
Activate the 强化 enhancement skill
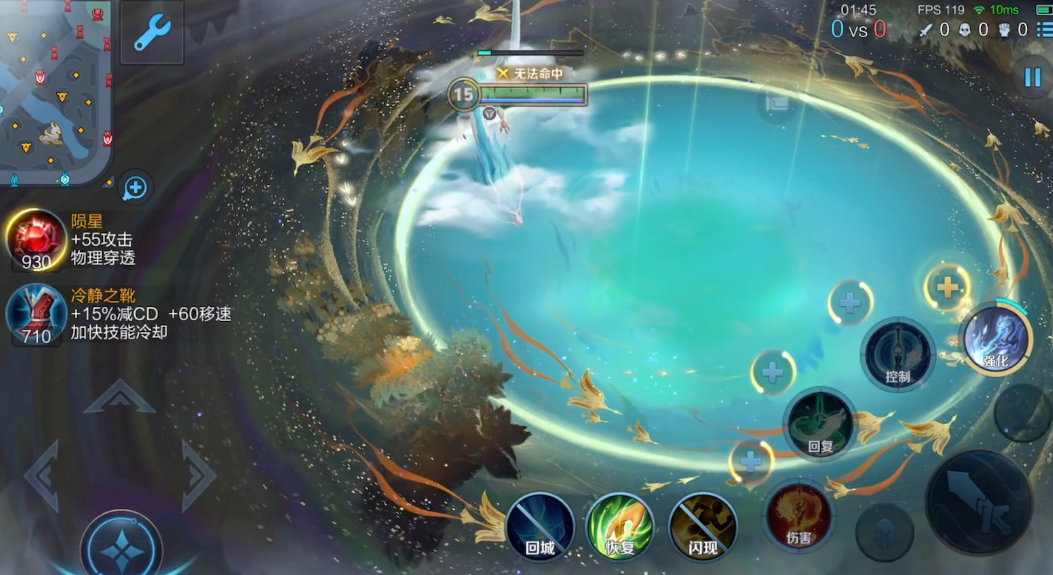click(x=996, y=338)
